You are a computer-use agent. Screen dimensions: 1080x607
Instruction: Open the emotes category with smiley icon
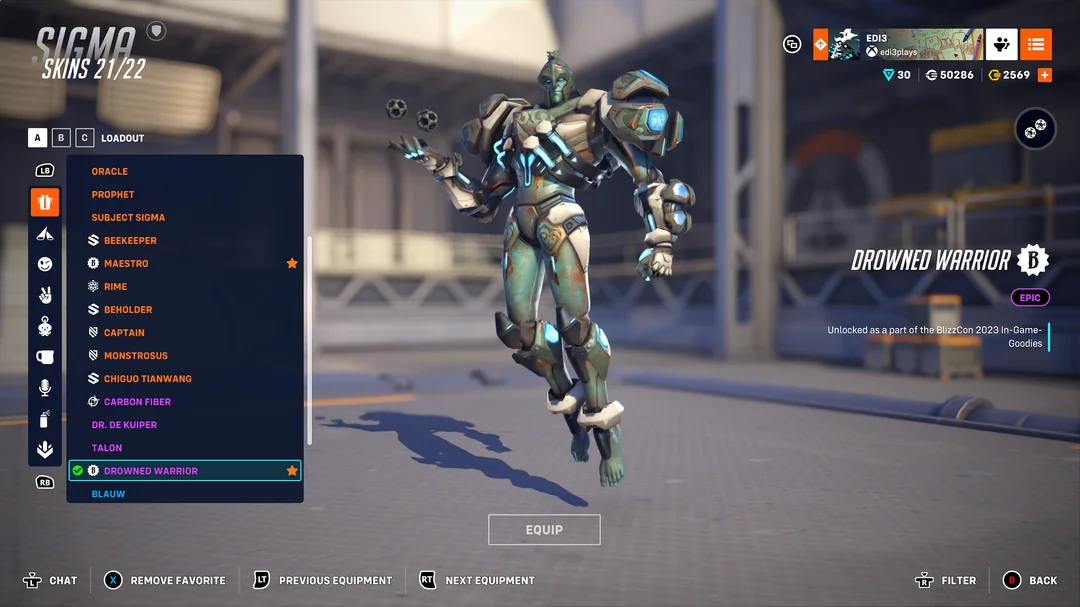[x=45, y=264]
